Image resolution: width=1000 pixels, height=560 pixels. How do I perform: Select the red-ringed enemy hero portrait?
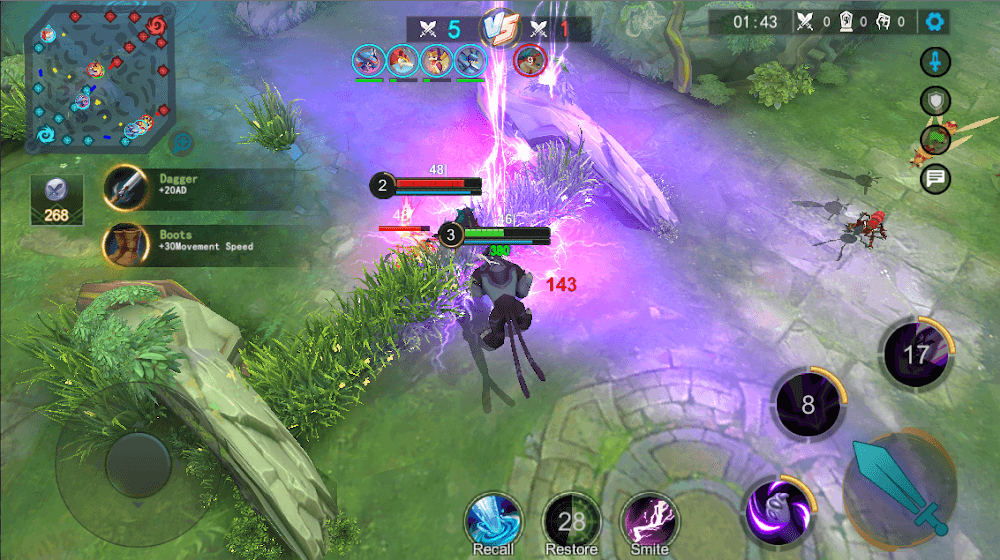529,61
